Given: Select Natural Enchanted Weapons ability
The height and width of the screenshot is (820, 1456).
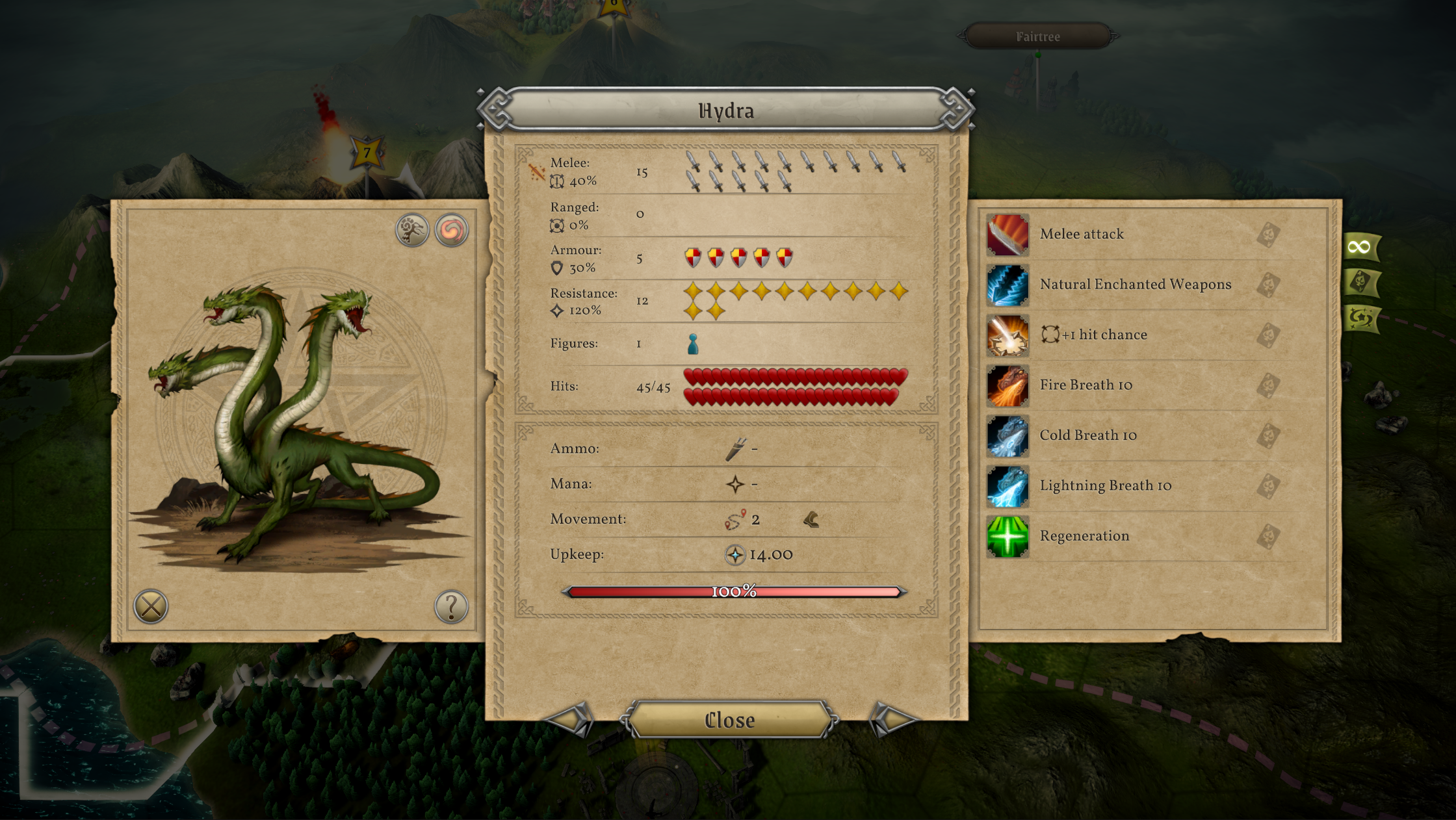Looking at the screenshot, I should (1135, 285).
